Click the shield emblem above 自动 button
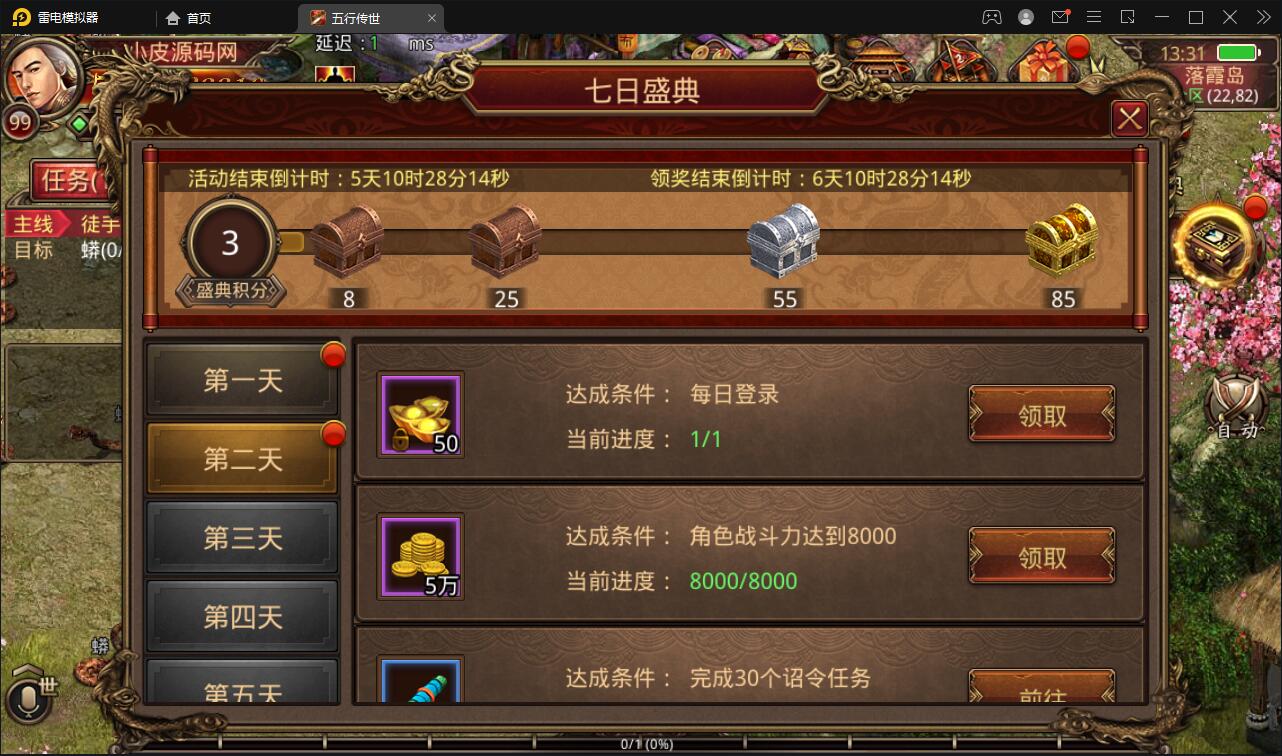This screenshot has width=1282, height=756. tap(1233, 395)
